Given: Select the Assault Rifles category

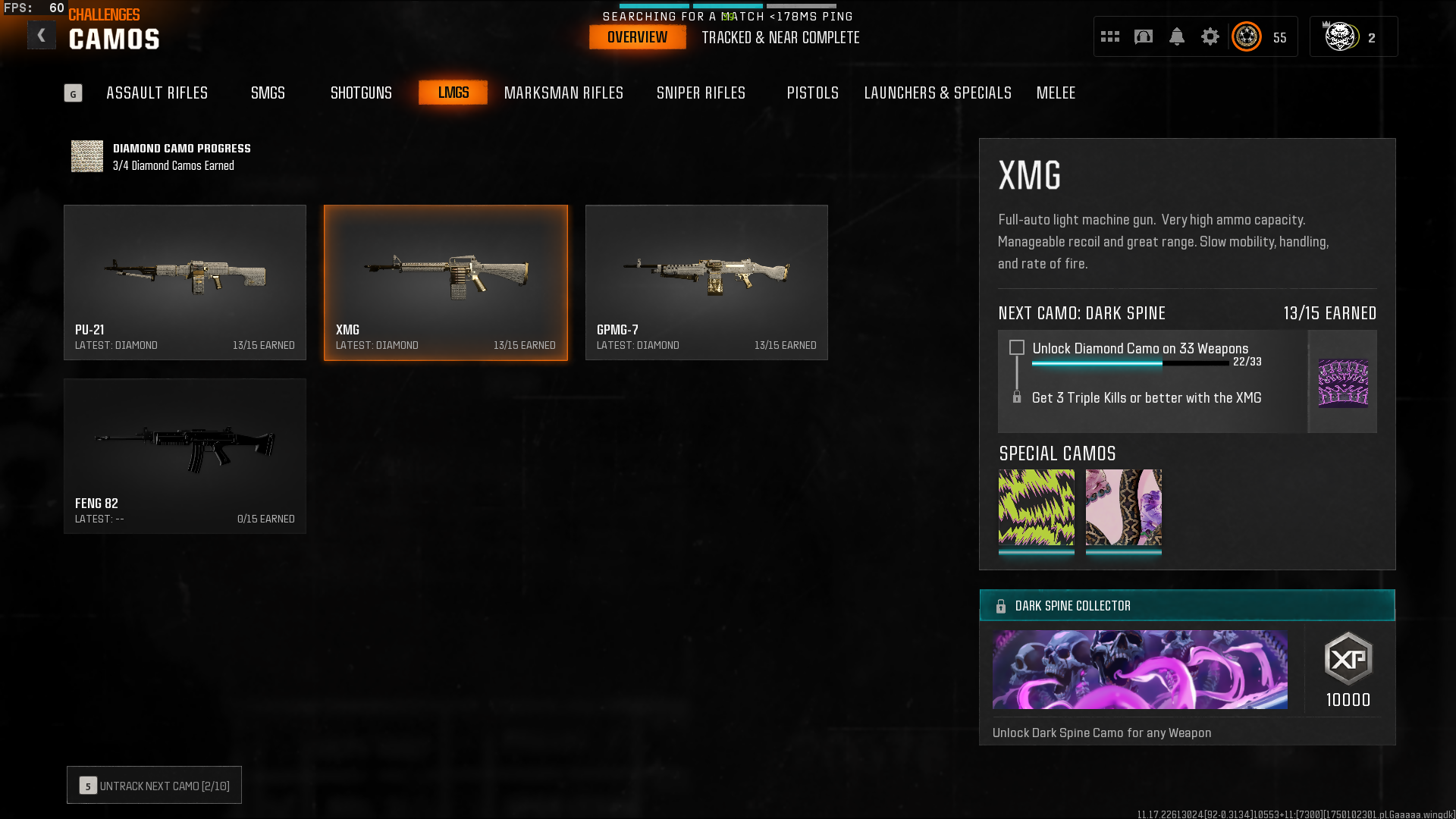Looking at the screenshot, I should 157,93.
